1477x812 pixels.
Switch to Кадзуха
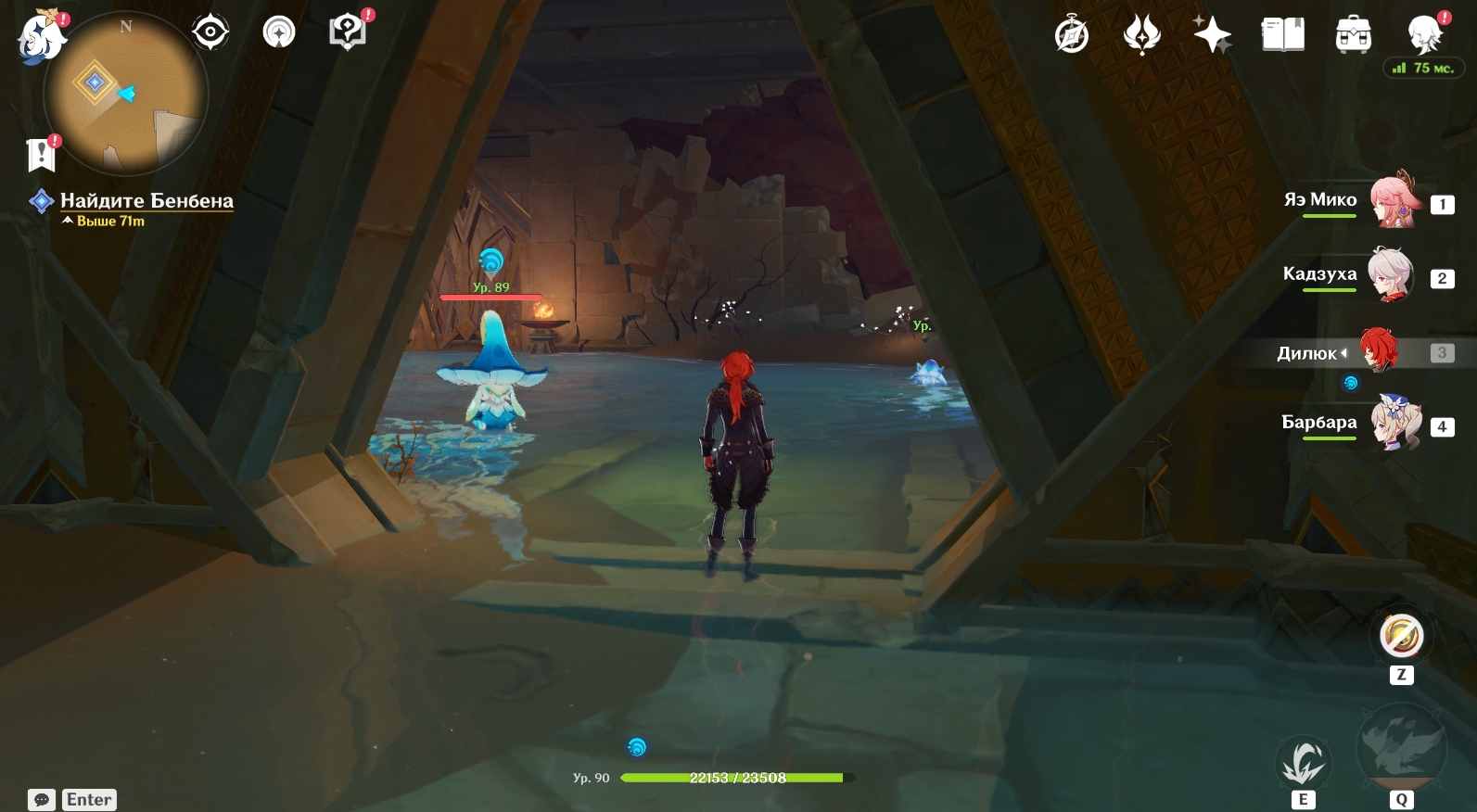(x=1391, y=275)
